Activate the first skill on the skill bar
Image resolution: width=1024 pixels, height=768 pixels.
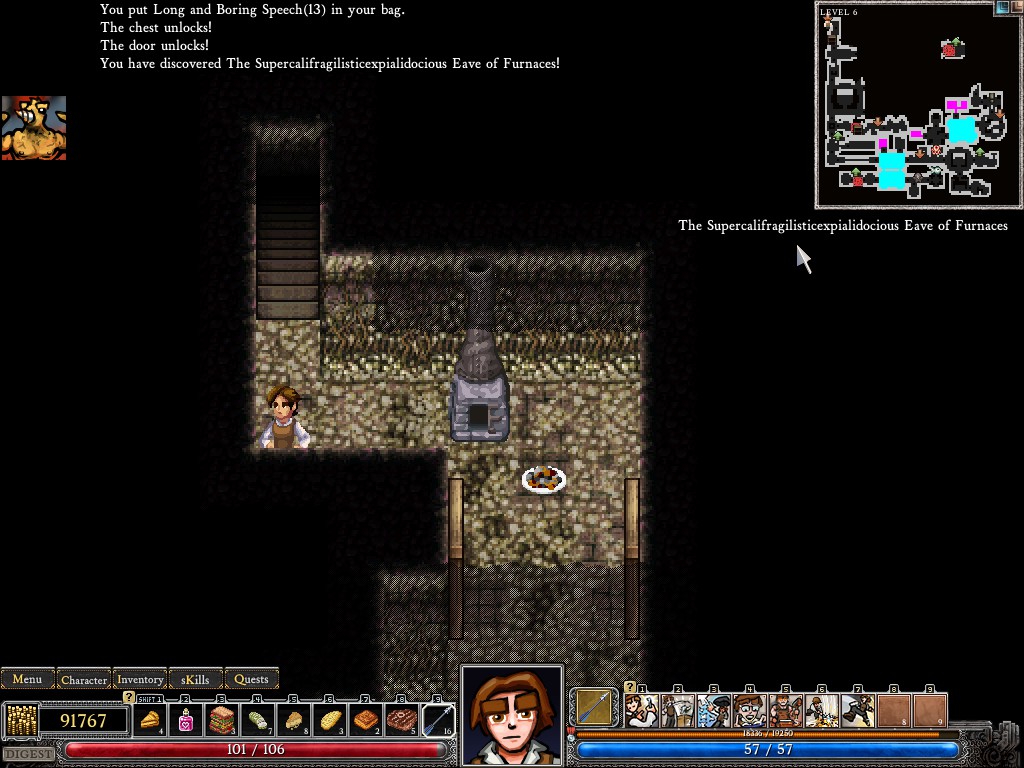641,710
